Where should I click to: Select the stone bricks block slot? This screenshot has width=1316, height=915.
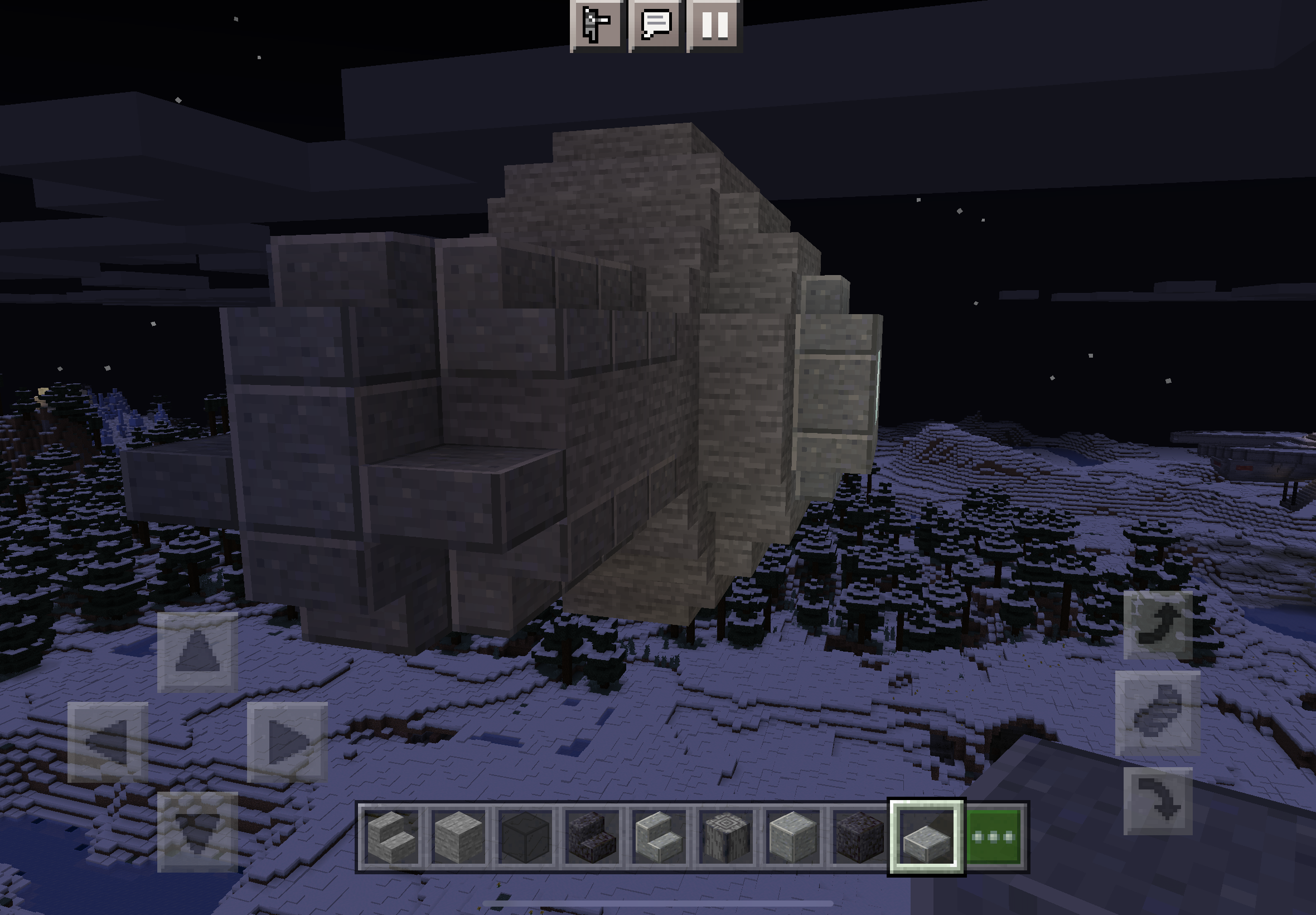coord(458,837)
